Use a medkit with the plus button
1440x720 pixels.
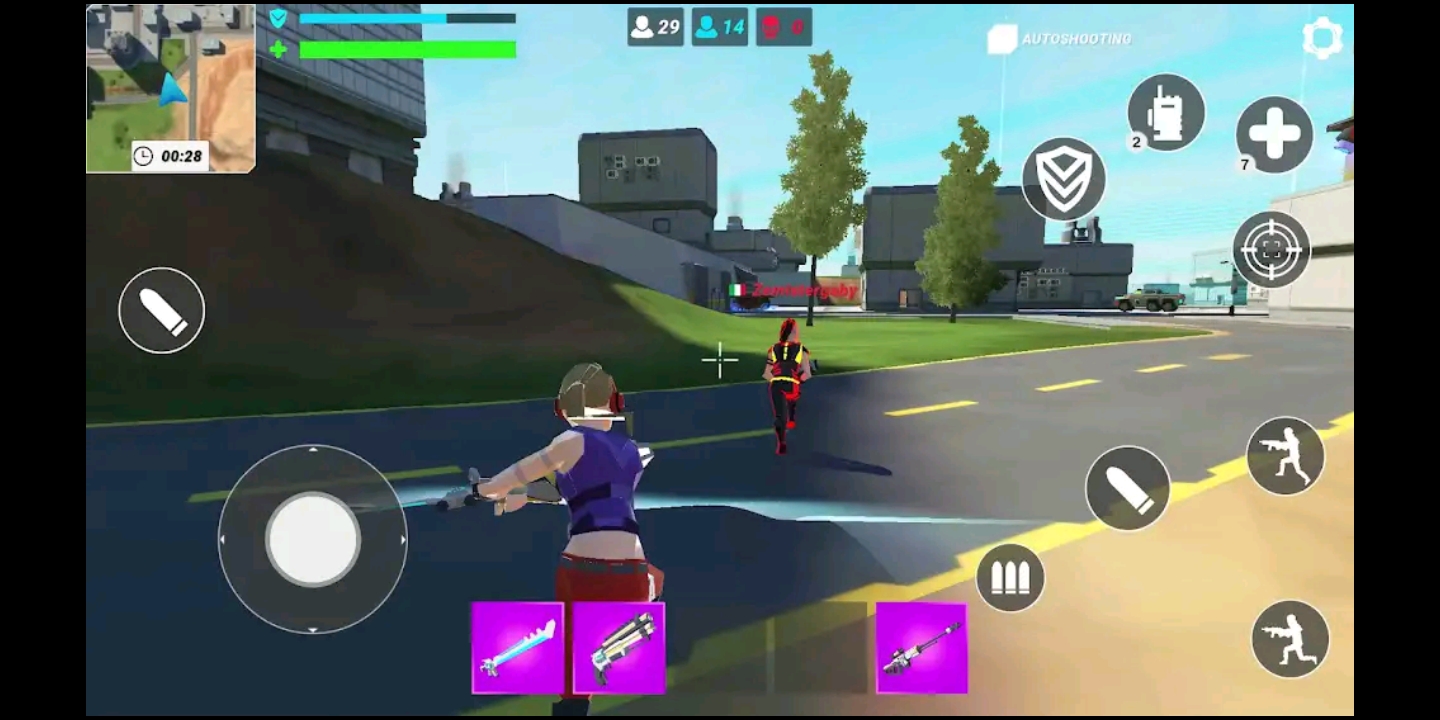click(1274, 134)
